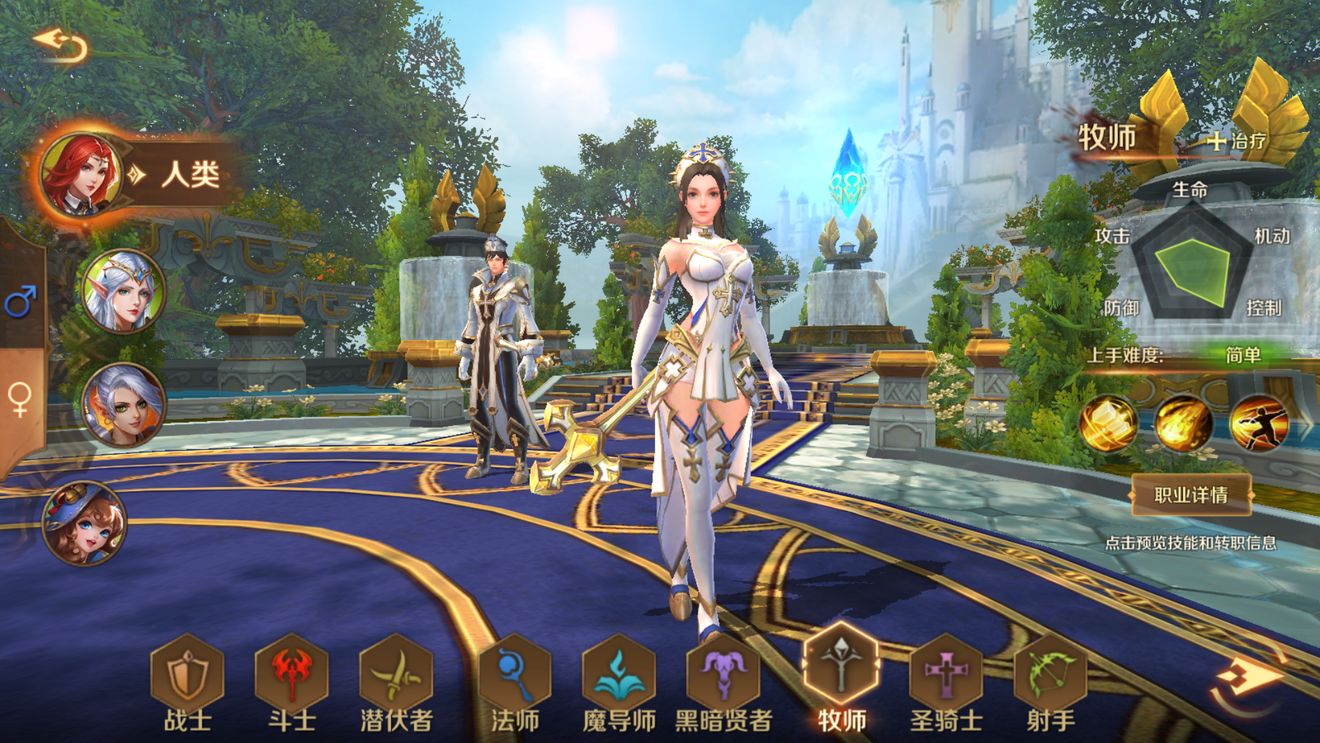This screenshot has height=743, width=1320.
Task: Pick the 黑暗贤者 dark sage class
Action: 723,672
